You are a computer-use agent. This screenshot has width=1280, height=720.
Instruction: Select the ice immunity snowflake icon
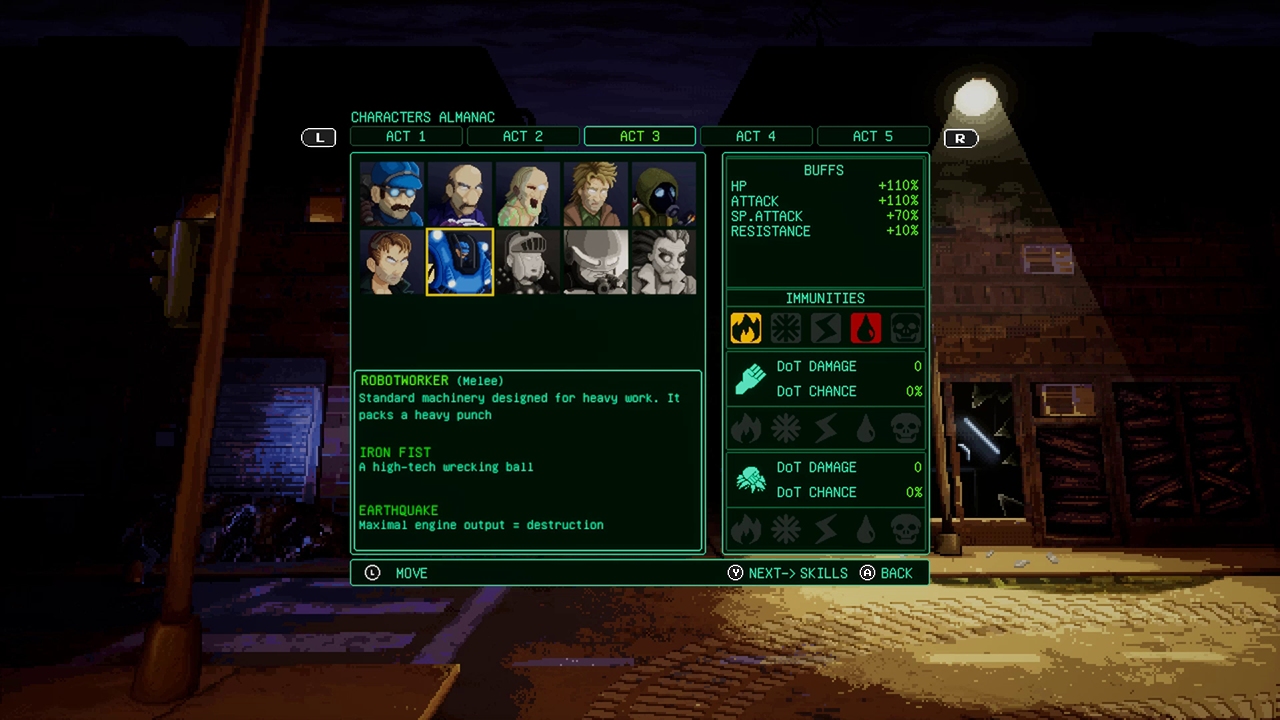click(786, 328)
